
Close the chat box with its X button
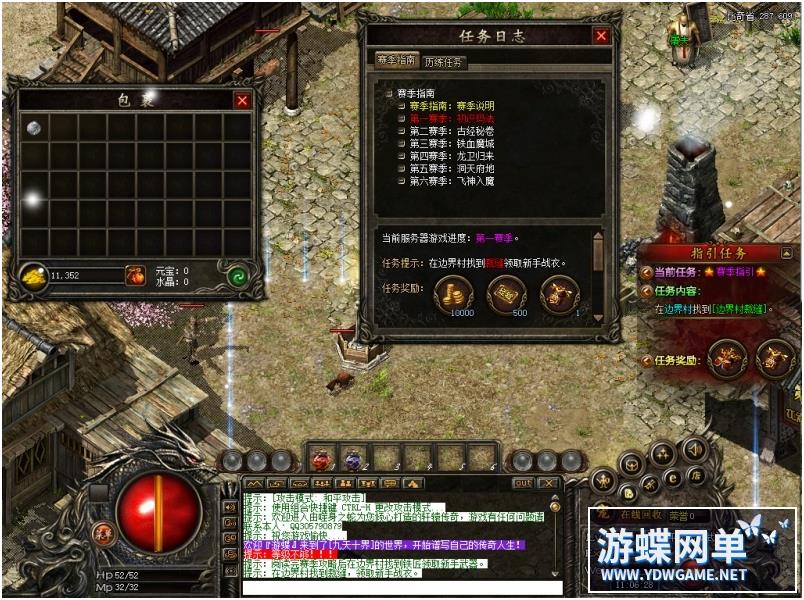tap(551, 482)
